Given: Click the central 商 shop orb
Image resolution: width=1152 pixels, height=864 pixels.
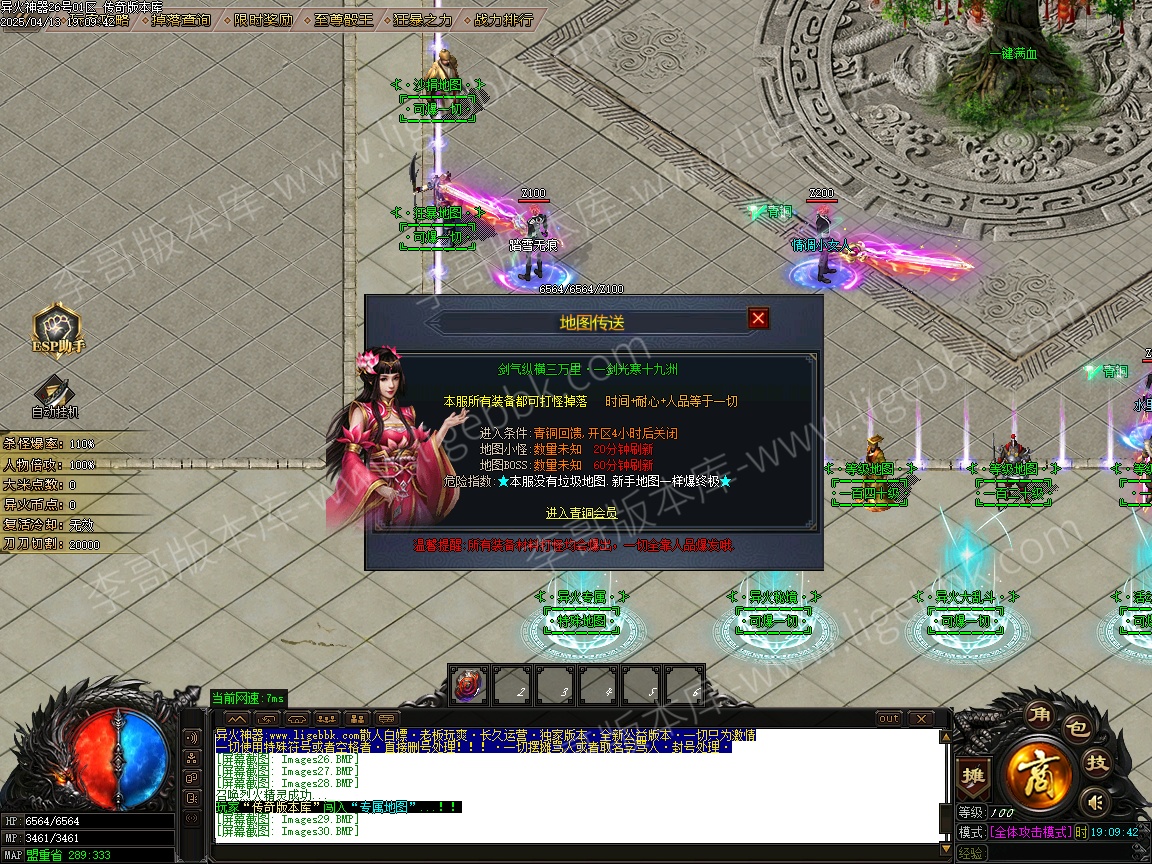Looking at the screenshot, I should coord(1038,775).
